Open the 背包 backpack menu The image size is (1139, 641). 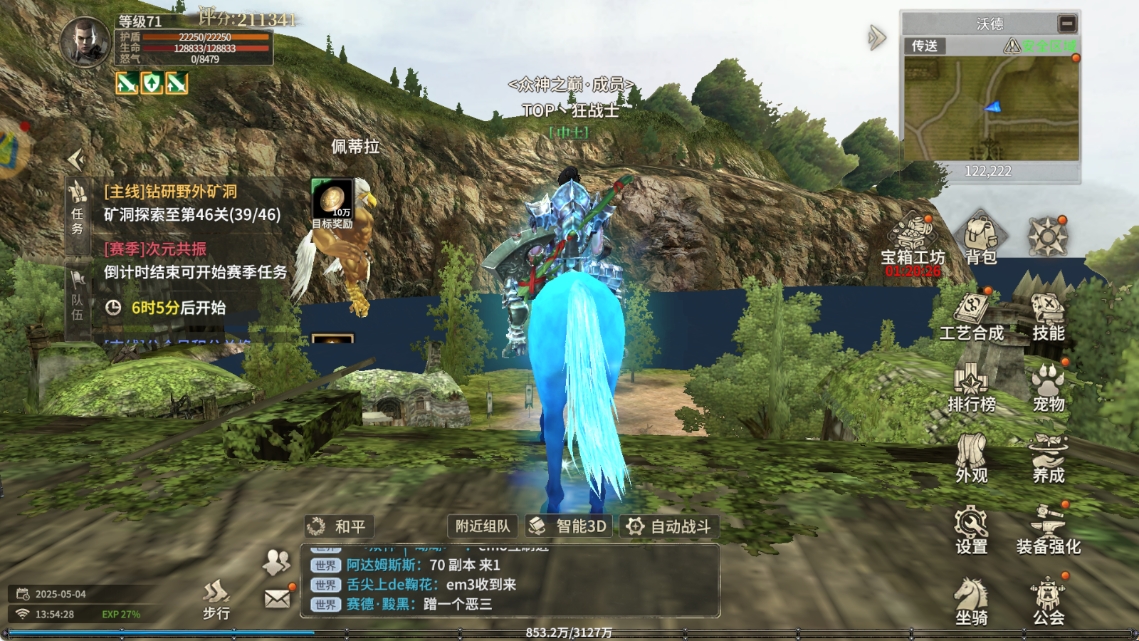pyautogui.click(x=980, y=240)
